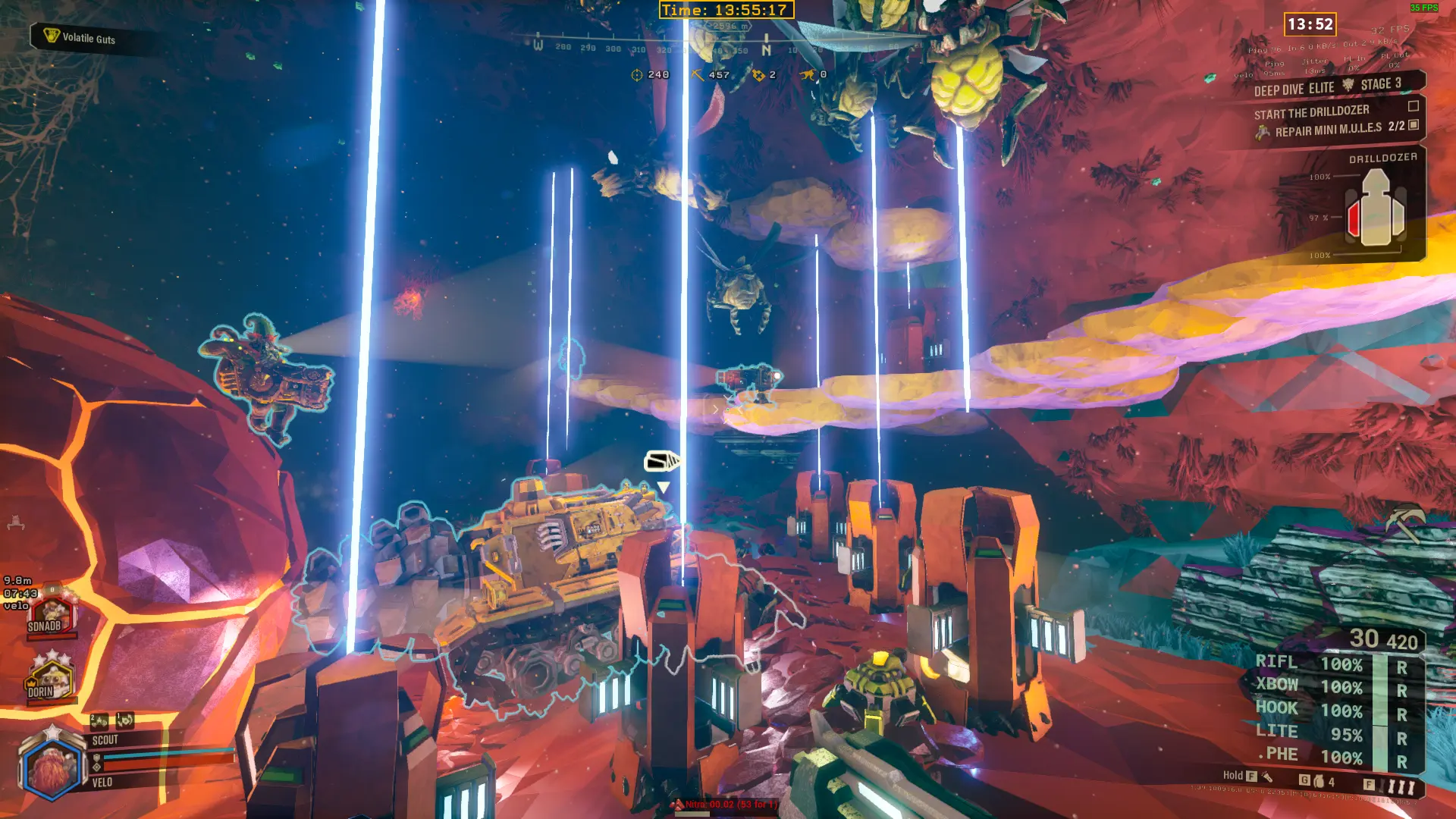Click the laser pointer marker icon
Image resolution: width=1456 pixels, height=819 pixels.
point(661,460)
